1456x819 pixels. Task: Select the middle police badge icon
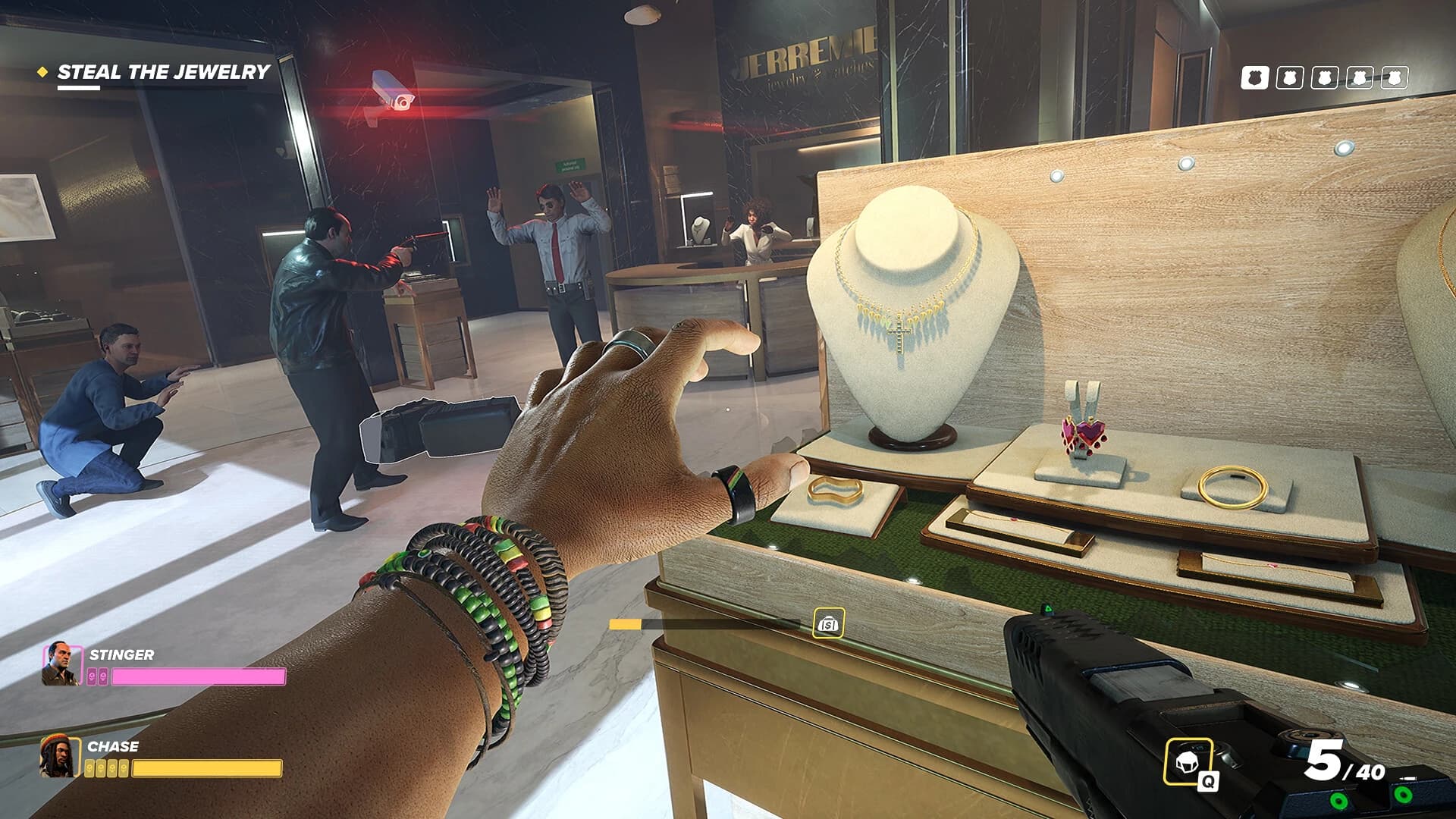[1325, 77]
